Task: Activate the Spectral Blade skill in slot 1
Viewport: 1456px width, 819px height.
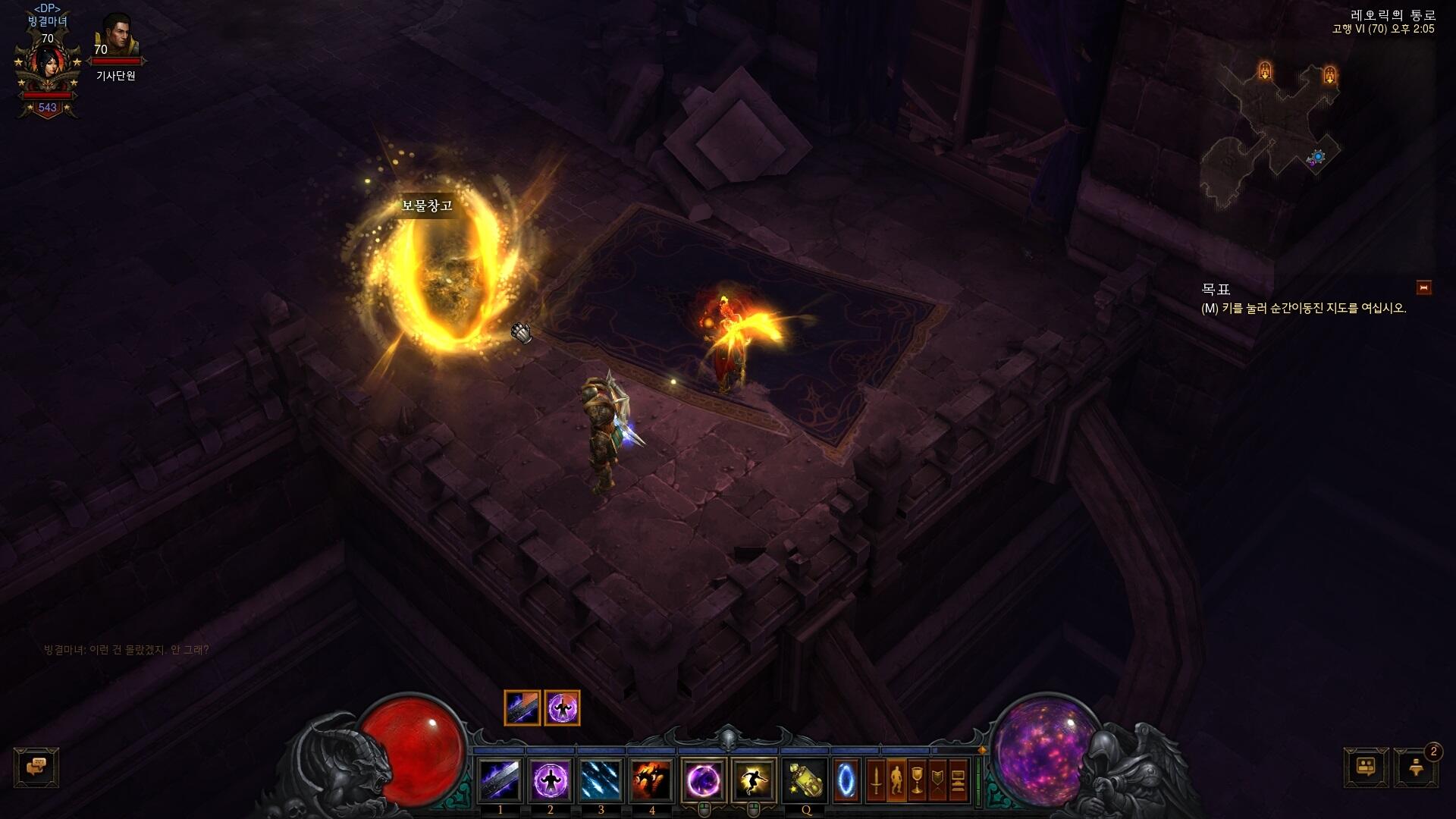Action: 500,780
